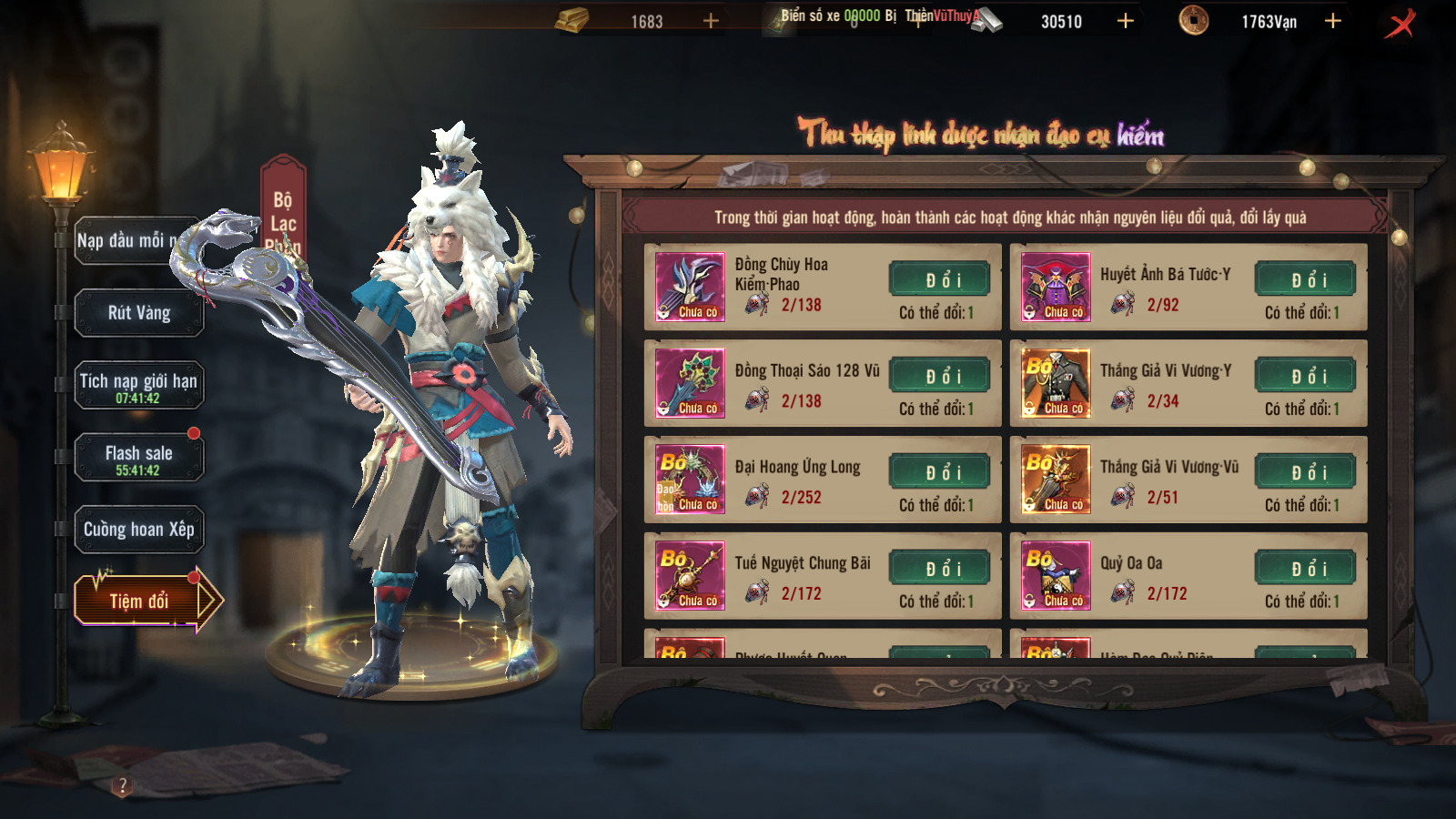Exchange for Đồng Chùy Hoa Kiếm-Phao
This screenshot has width=1456, height=819.
click(x=940, y=279)
